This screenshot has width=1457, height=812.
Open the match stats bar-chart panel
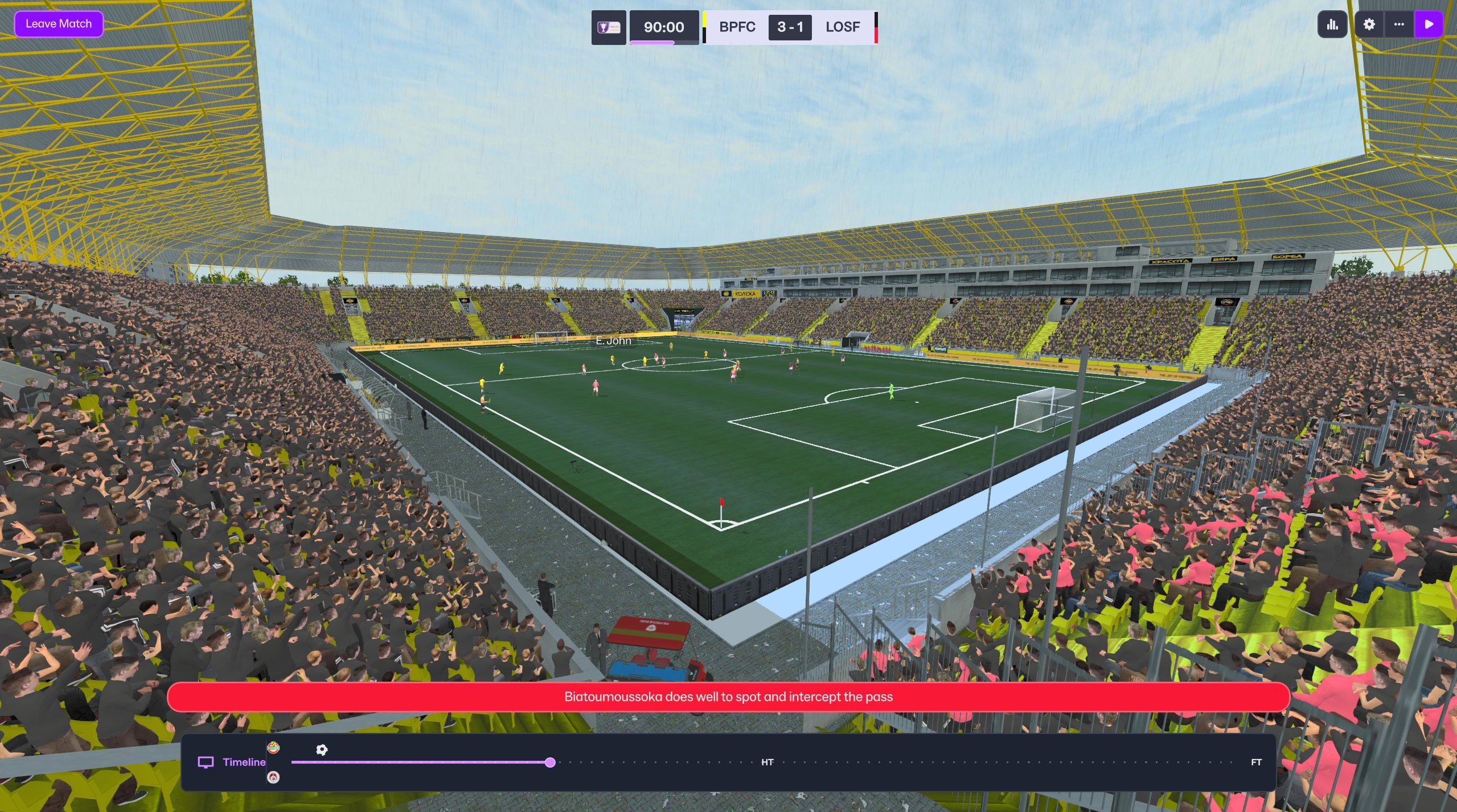click(x=1332, y=24)
